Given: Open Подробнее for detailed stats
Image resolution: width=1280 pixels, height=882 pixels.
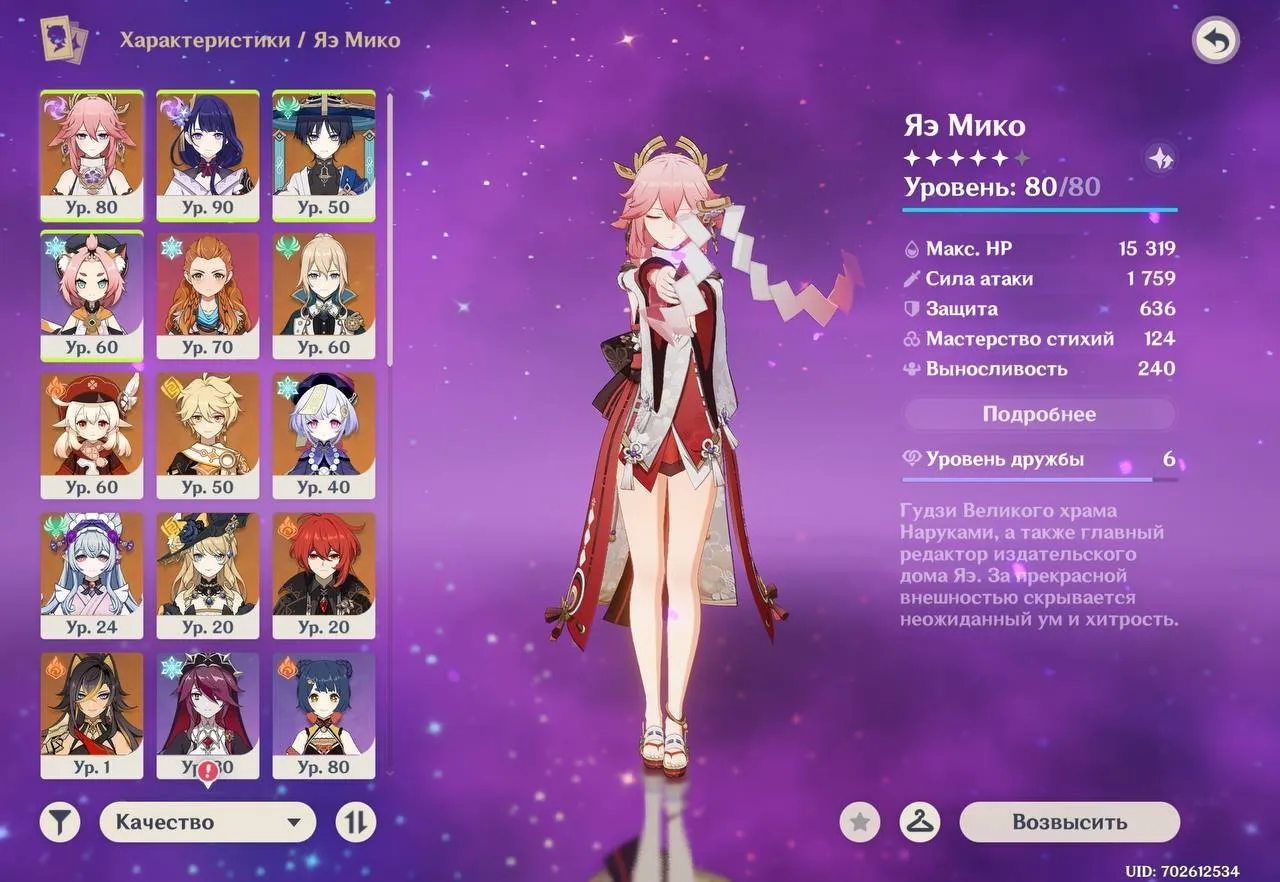Looking at the screenshot, I should [1040, 413].
